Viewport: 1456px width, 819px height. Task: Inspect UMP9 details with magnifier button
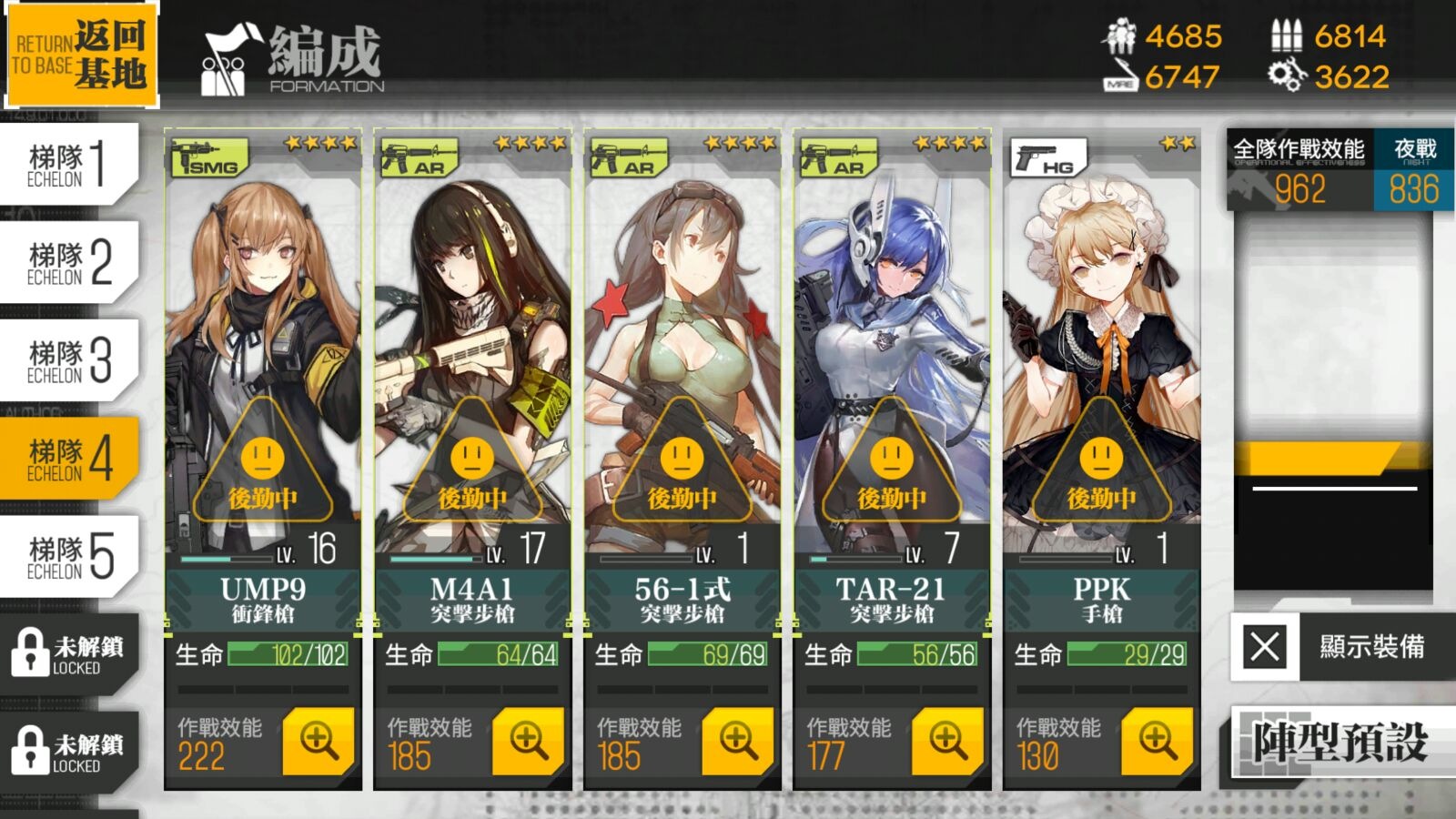point(318,742)
